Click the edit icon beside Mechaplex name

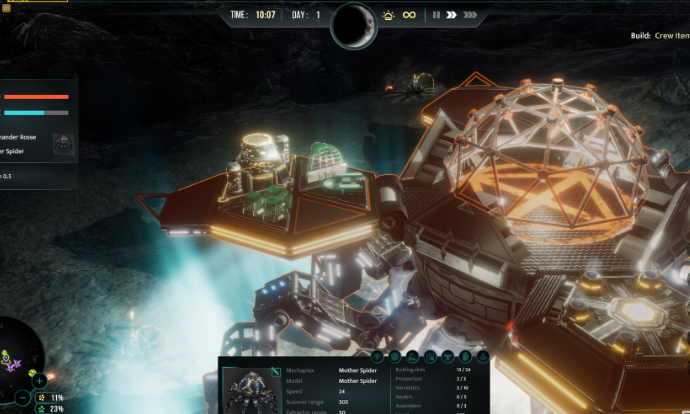point(276,372)
